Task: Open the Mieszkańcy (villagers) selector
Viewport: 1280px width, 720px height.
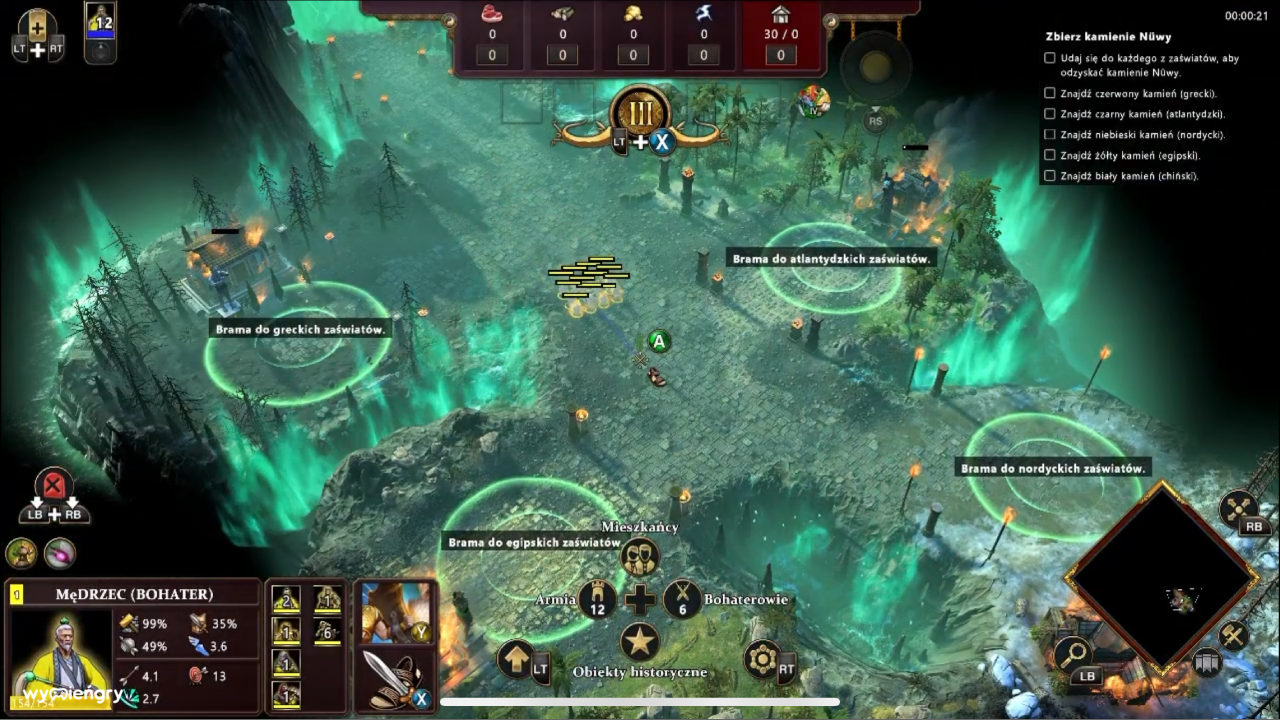Action: [x=640, y=556]
